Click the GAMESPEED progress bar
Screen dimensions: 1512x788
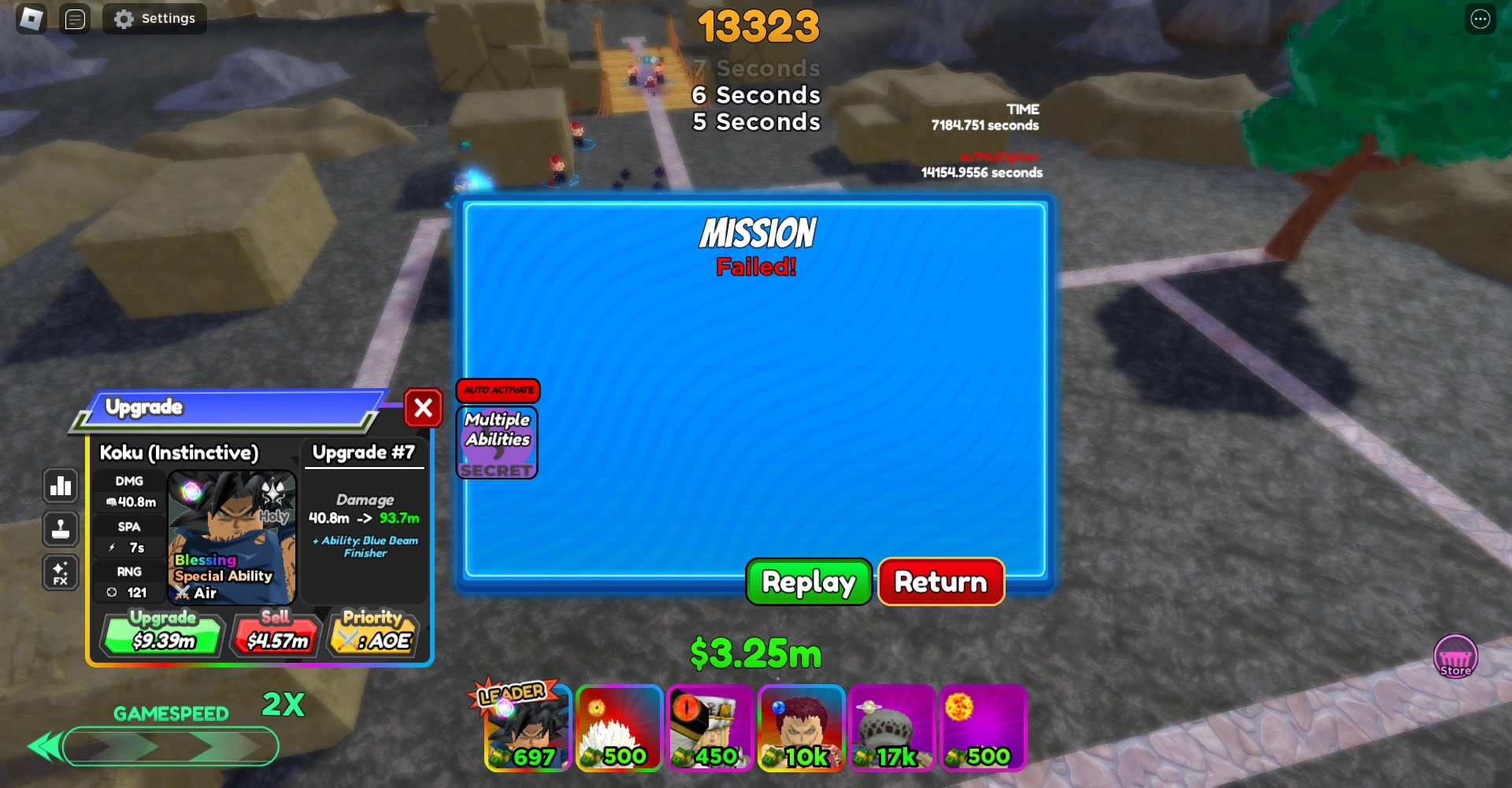tap(170, 746)
